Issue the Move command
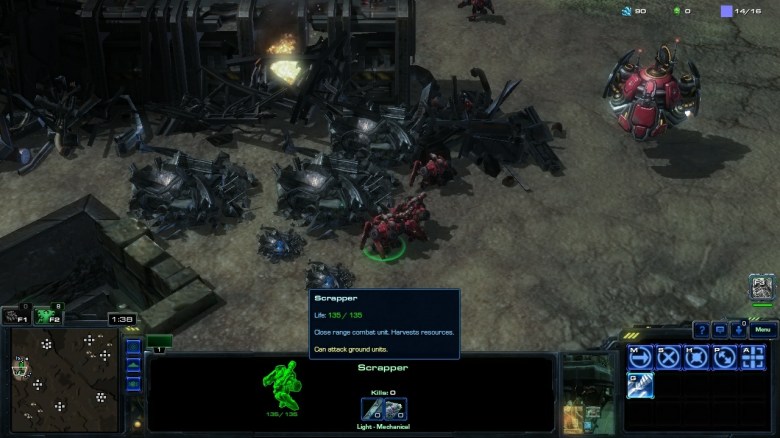Image resolution: width=780 pixels, height=438 pixels. 640,357
